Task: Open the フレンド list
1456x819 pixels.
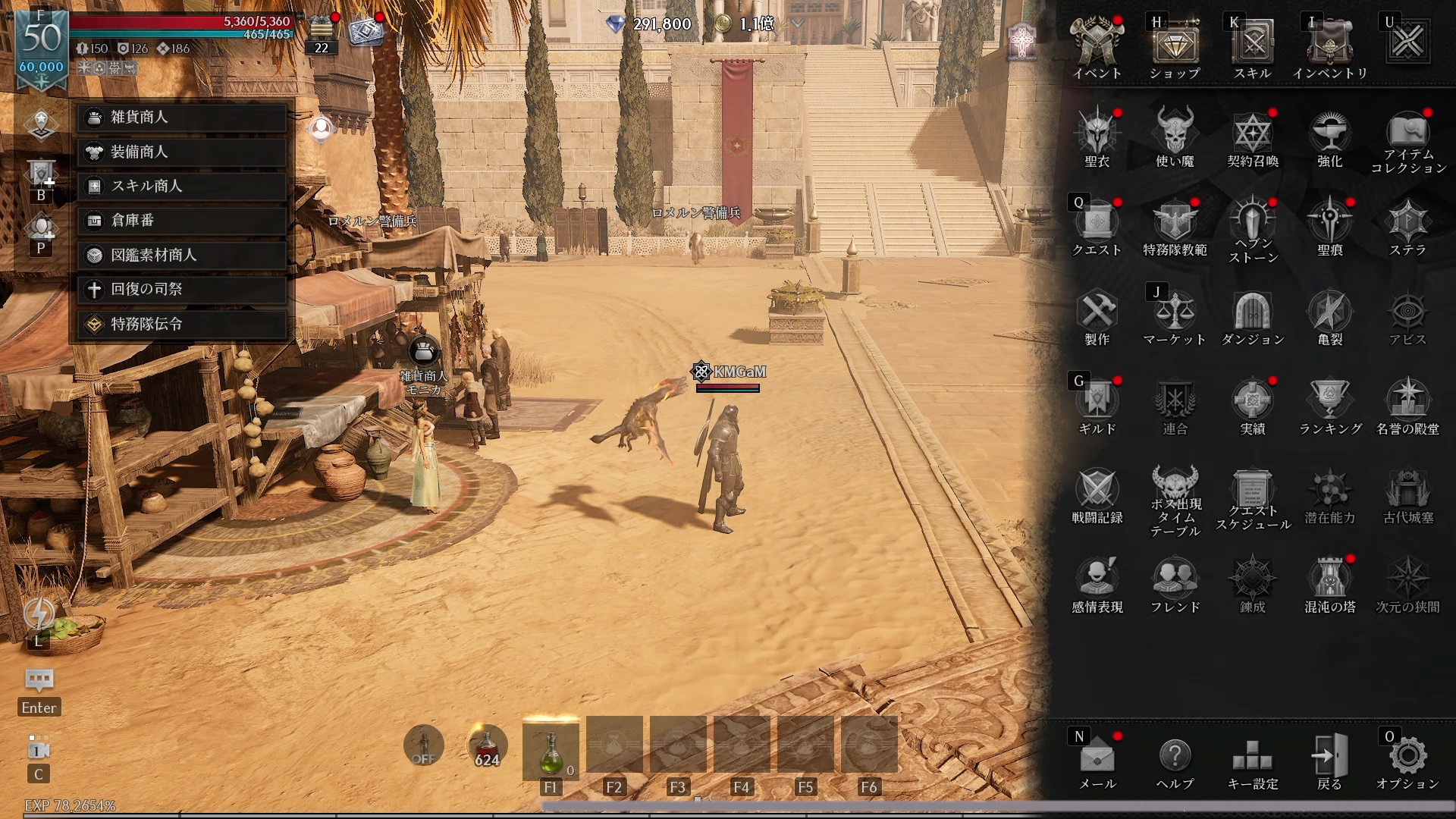Action: coord(1175,582)
